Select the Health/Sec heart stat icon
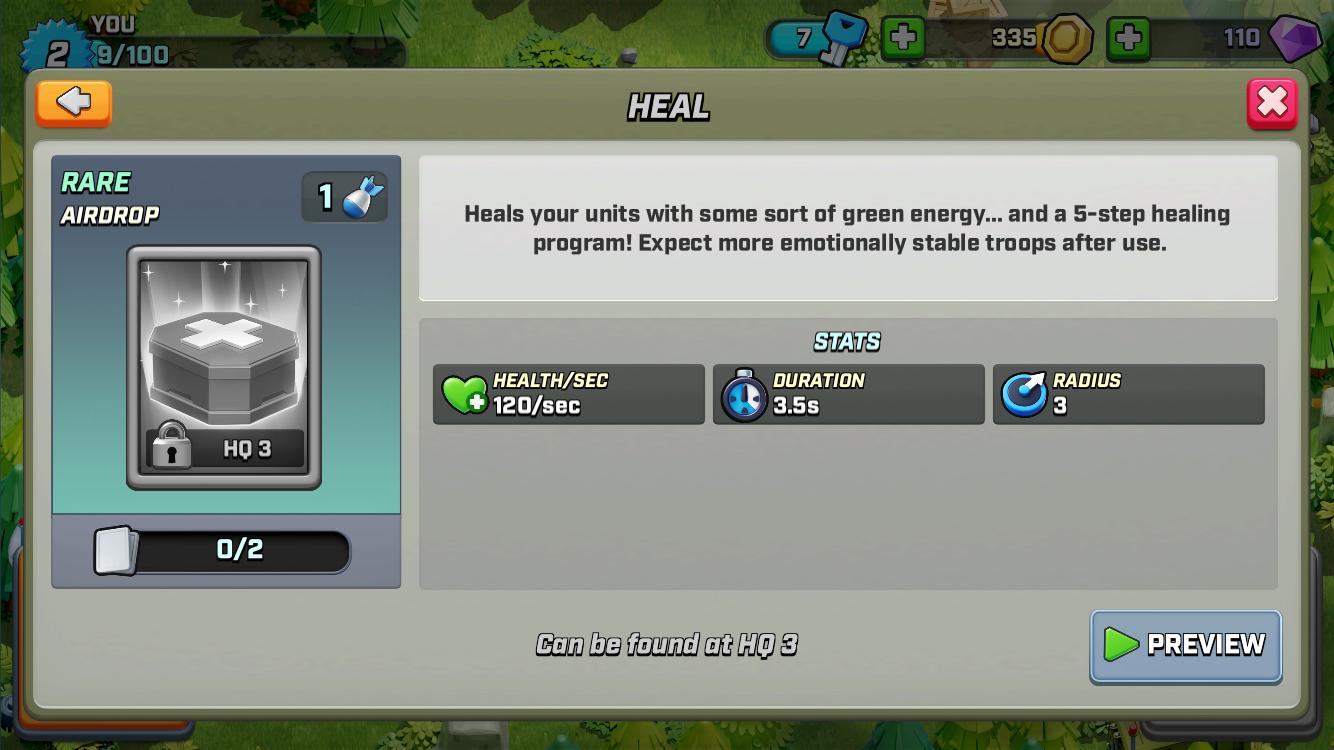This screenshot has height=750, width=1334. 464,394
